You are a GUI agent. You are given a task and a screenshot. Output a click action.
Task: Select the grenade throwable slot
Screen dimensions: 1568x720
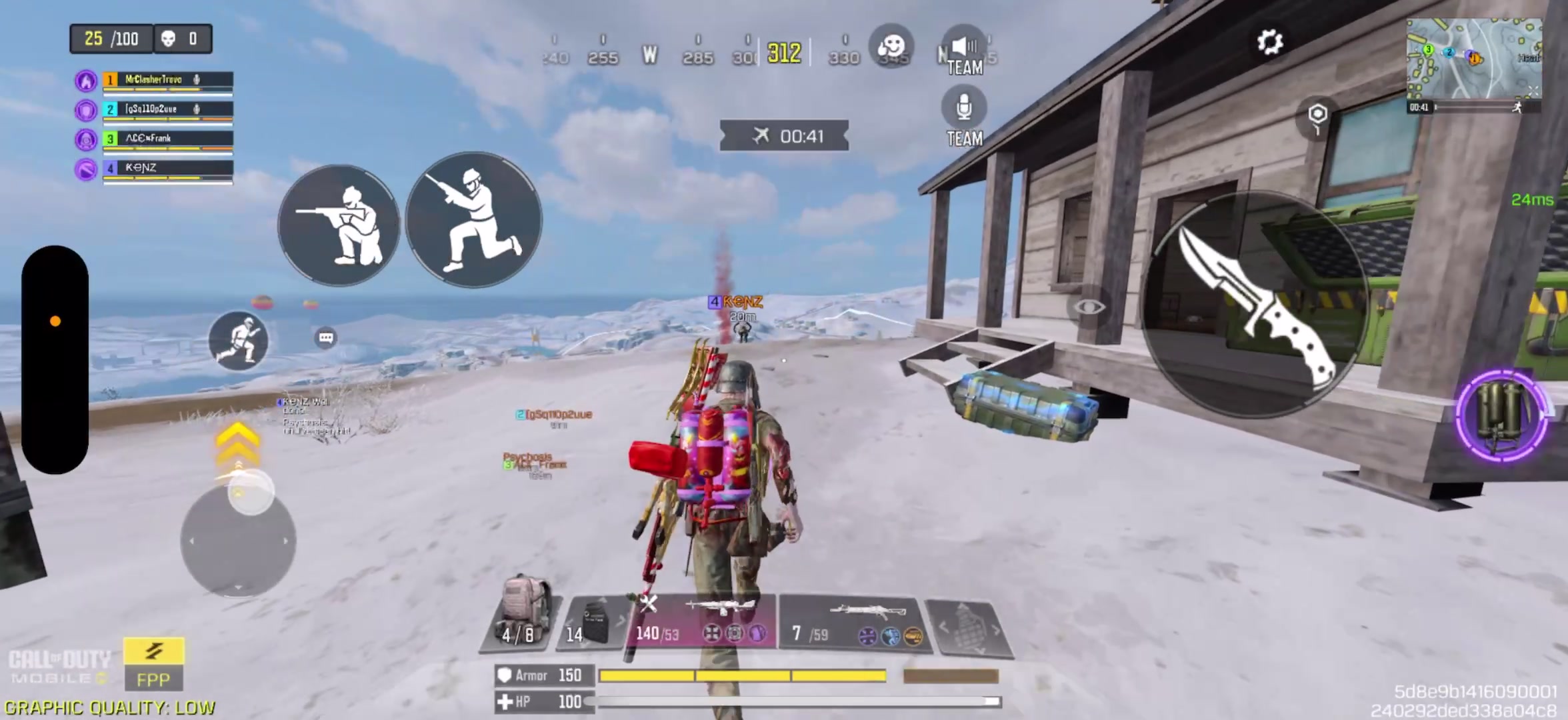(x=969, y=628)
